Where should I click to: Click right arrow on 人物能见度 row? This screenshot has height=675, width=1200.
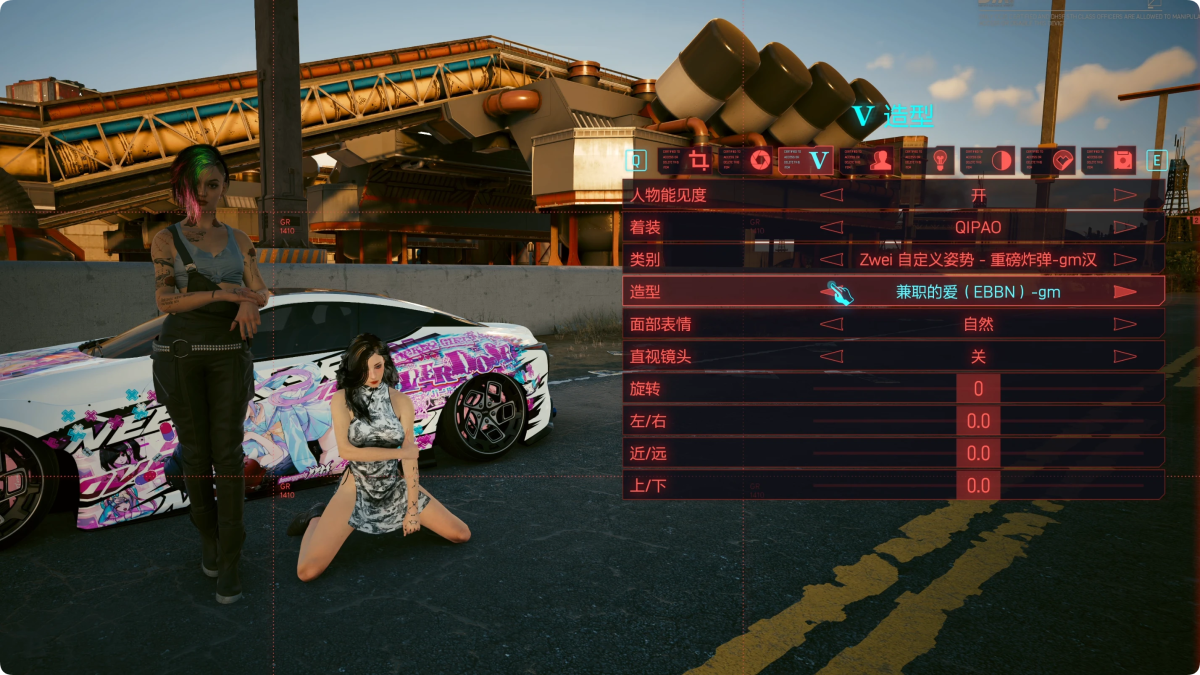(x=1125, y=195)
